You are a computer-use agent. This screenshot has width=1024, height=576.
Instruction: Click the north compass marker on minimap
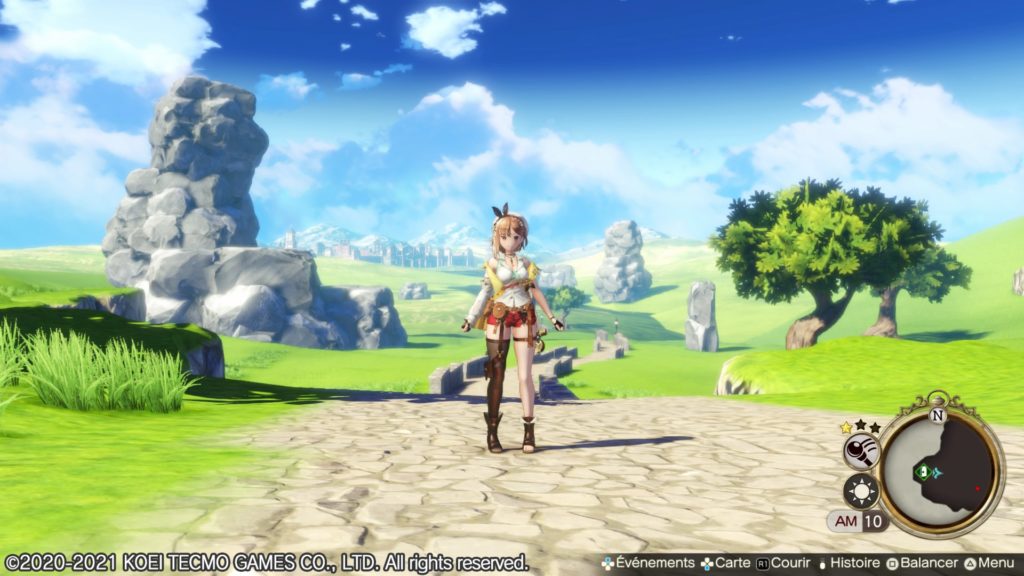(937, 414)
